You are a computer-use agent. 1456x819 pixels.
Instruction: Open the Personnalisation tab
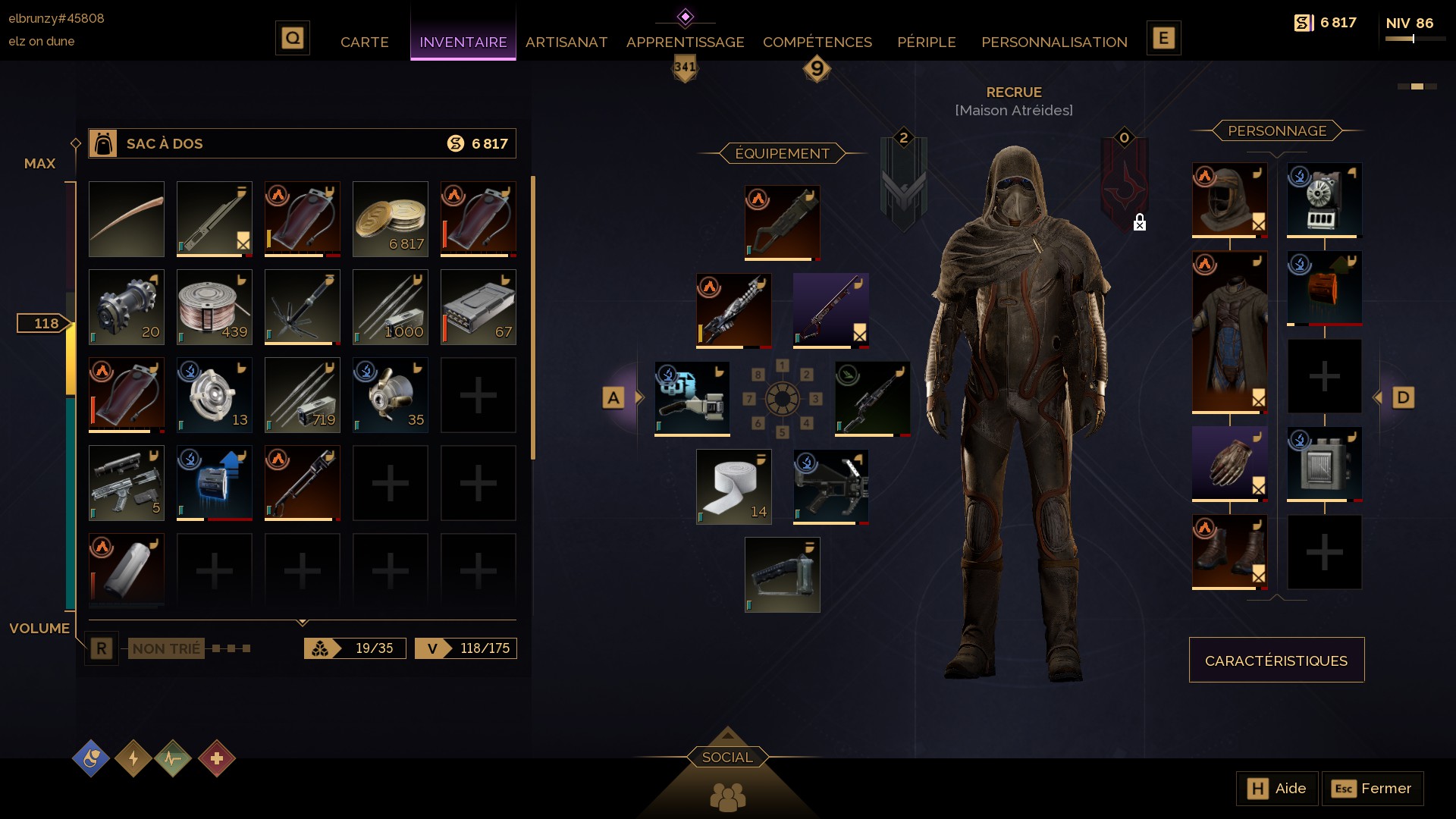pyautogui.click(x=1054, y=42)
